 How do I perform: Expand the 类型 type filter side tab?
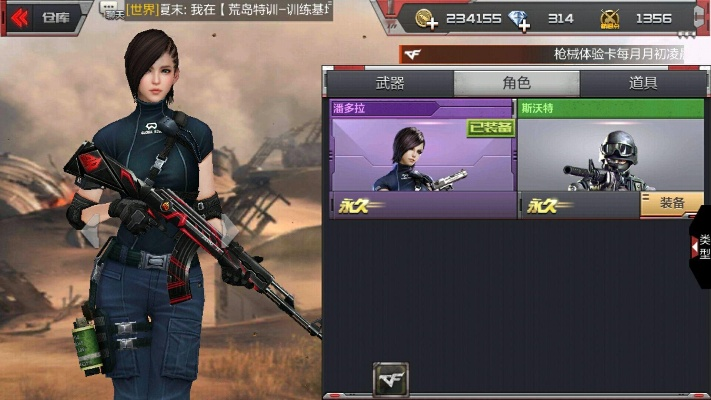[x=702, y=247]
